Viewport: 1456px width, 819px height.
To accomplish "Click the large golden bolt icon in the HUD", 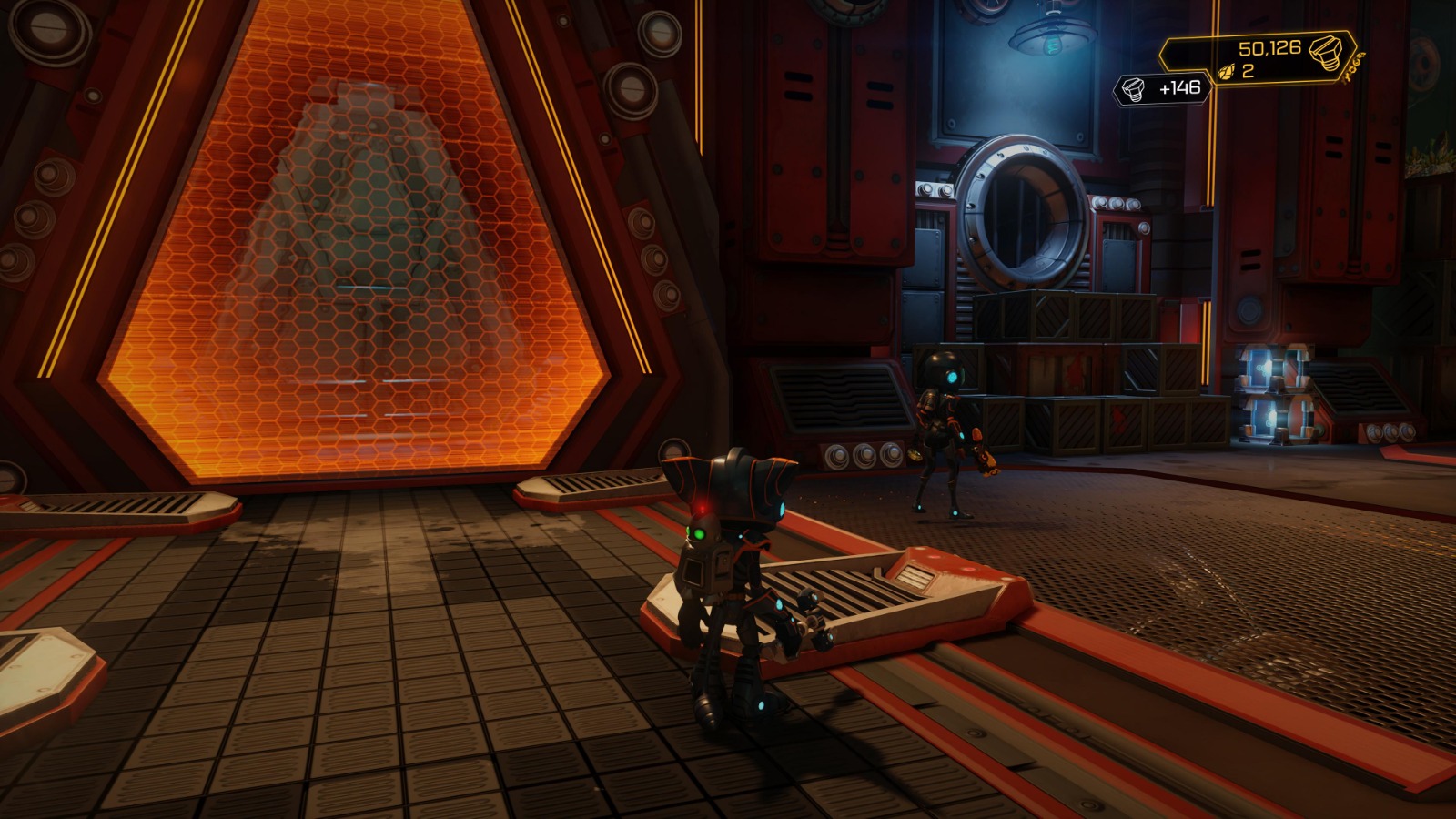I will coord(1325,52).
